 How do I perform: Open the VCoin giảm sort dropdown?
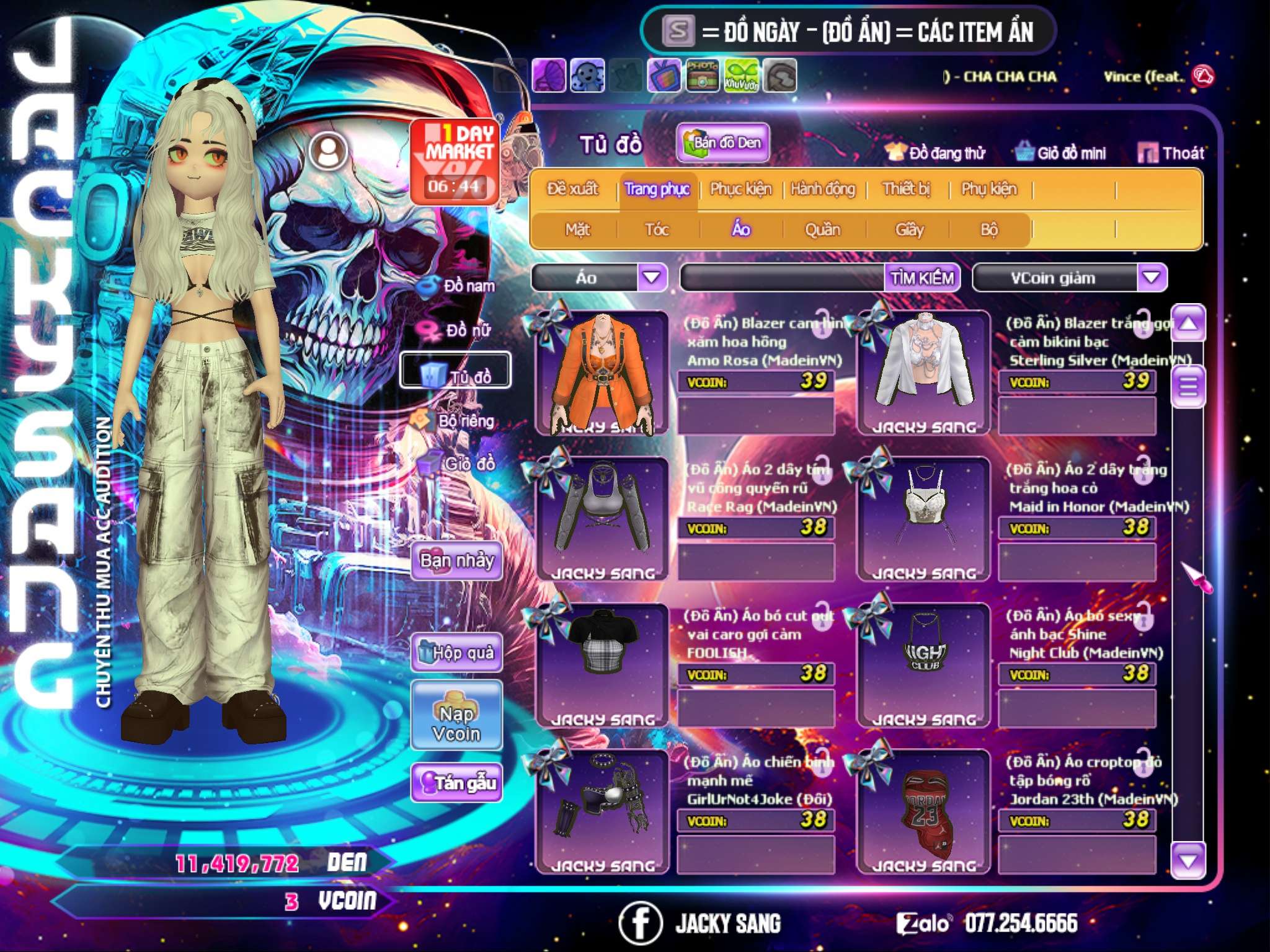(x=1151, y=277)
